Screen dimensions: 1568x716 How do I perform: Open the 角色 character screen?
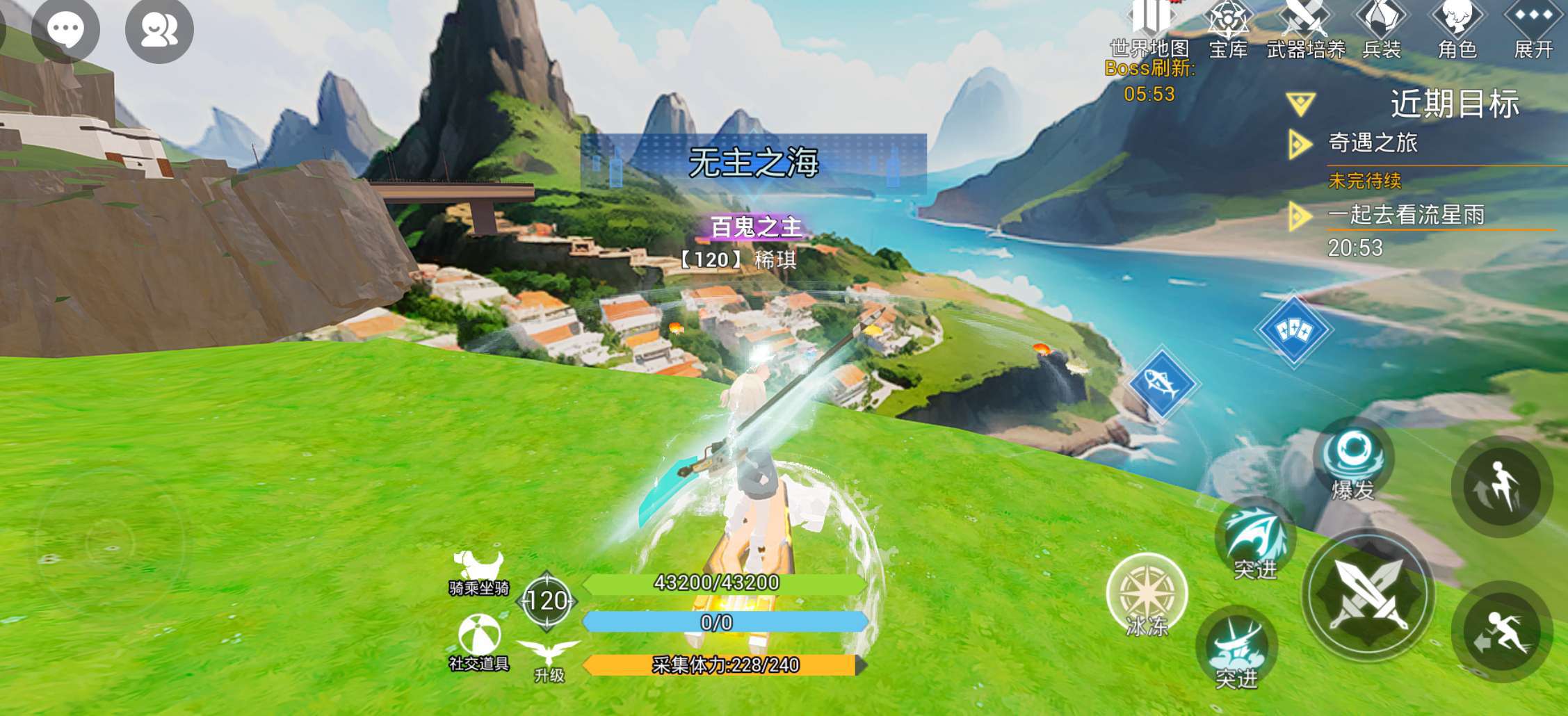[x=1457, y=29]
